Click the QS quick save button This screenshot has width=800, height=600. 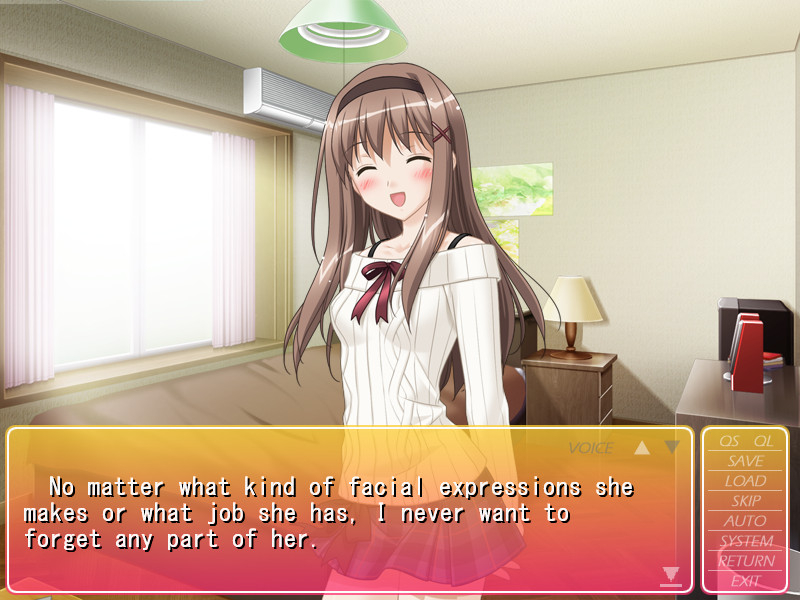pos(729,441)
